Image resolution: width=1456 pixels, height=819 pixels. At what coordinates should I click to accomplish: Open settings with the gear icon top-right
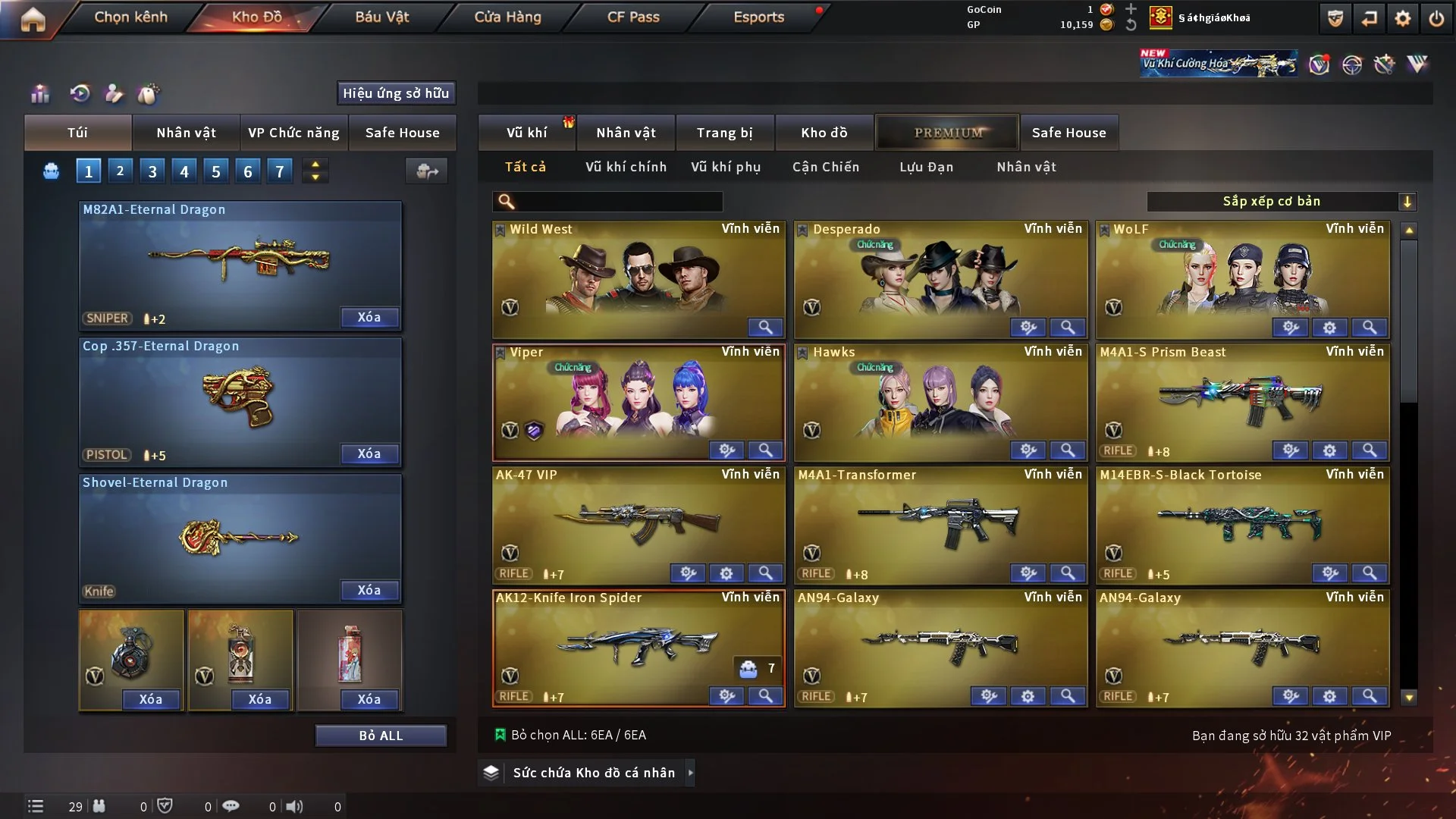(x=1404, y=17)
